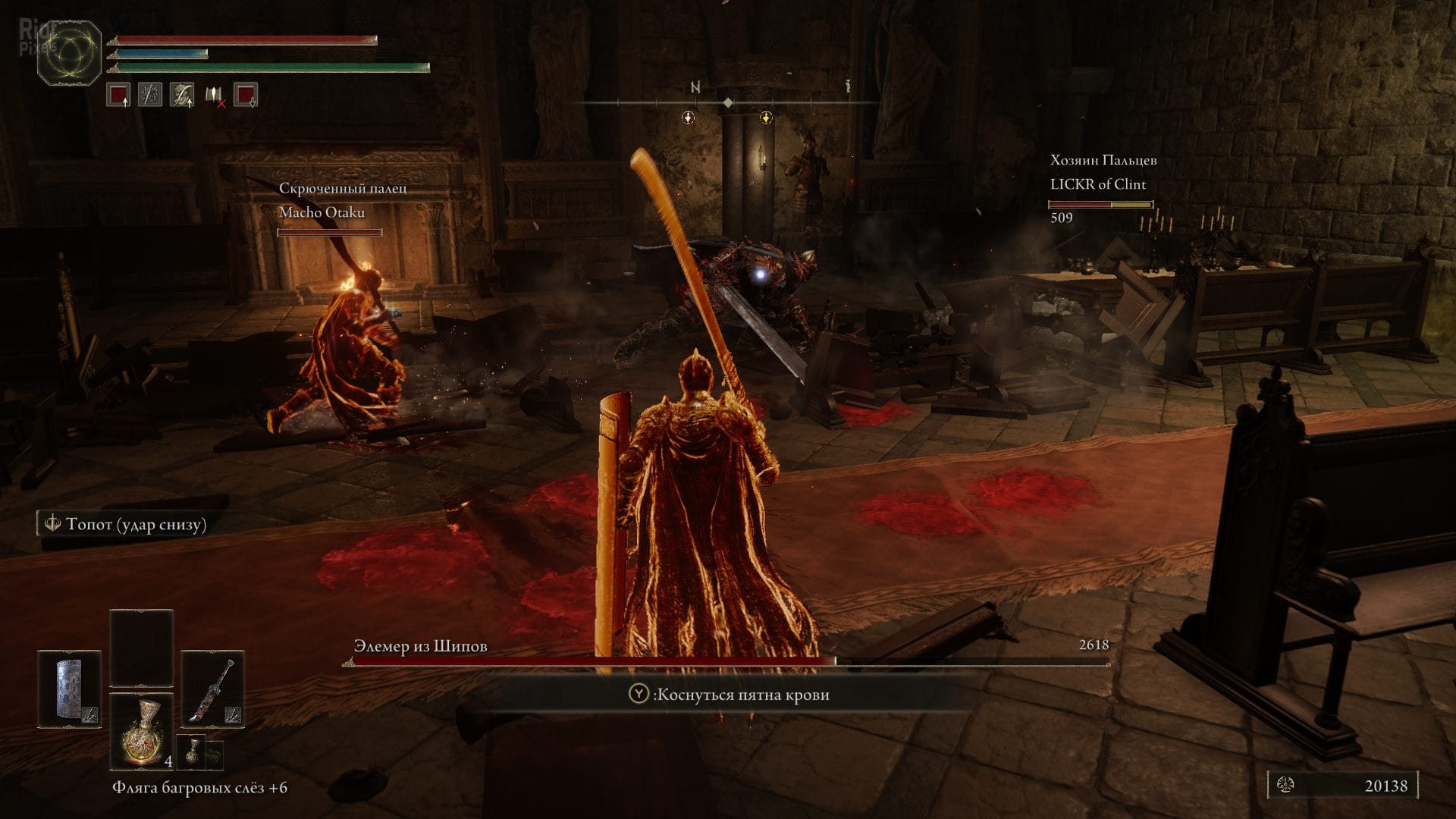Inspect the statue bust buff icon
This screenshot has height=819, width=1456.
pos(182,95)
